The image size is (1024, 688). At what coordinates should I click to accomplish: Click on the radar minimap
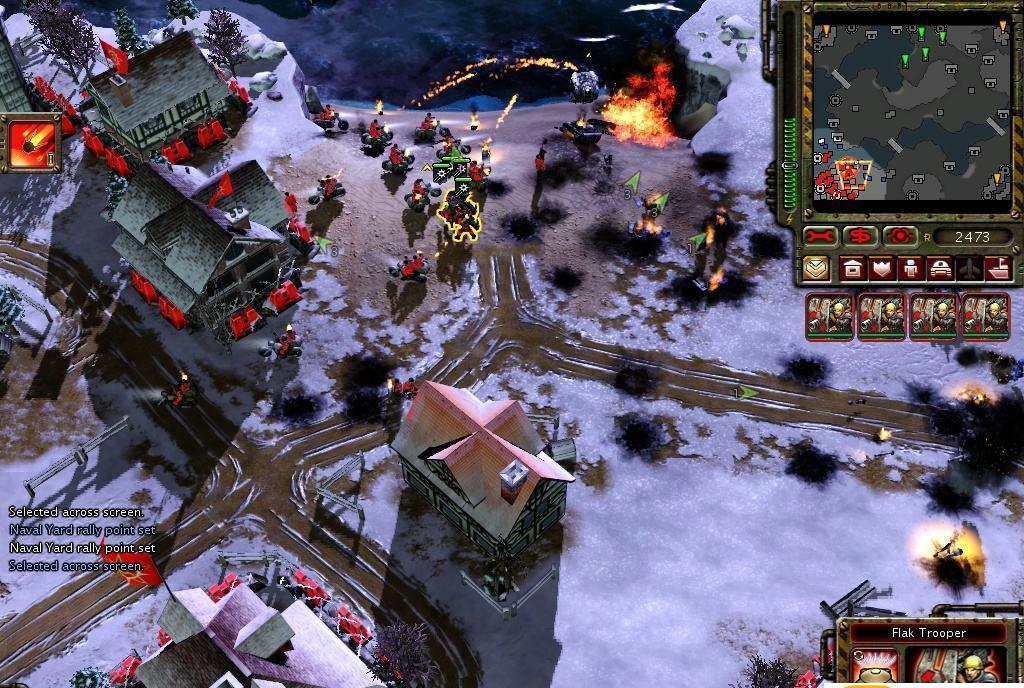point(909,110)
